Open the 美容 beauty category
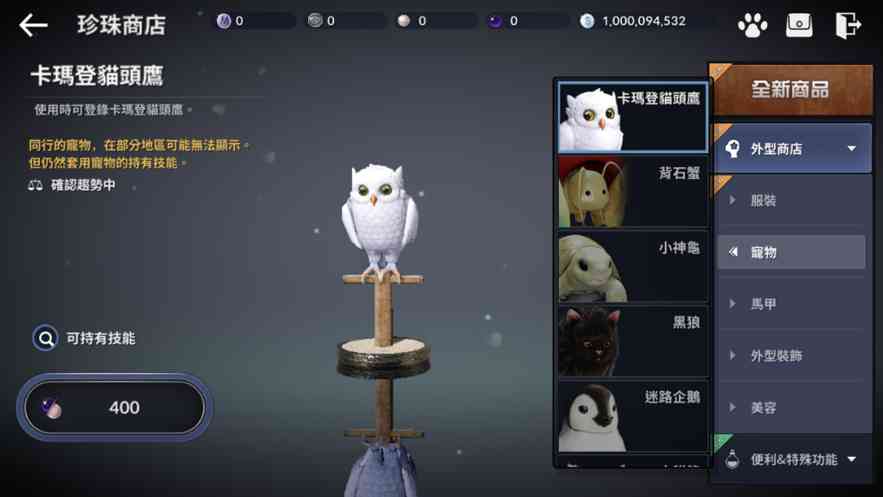 [x=790, y=408]
